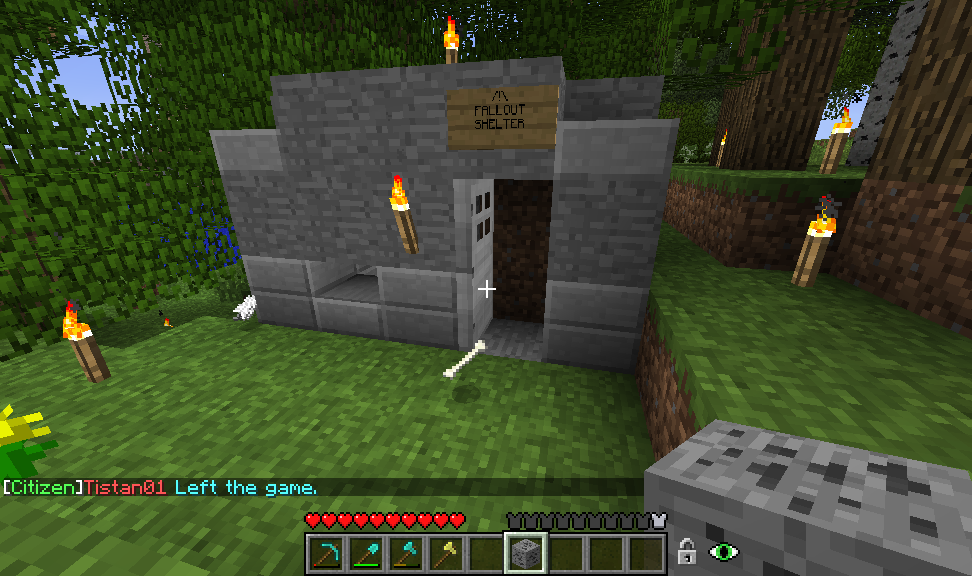The height and width of the screenshot is (576, 972).
Task: Pick the golden axe hotbar slot
Action: point(446,552)
